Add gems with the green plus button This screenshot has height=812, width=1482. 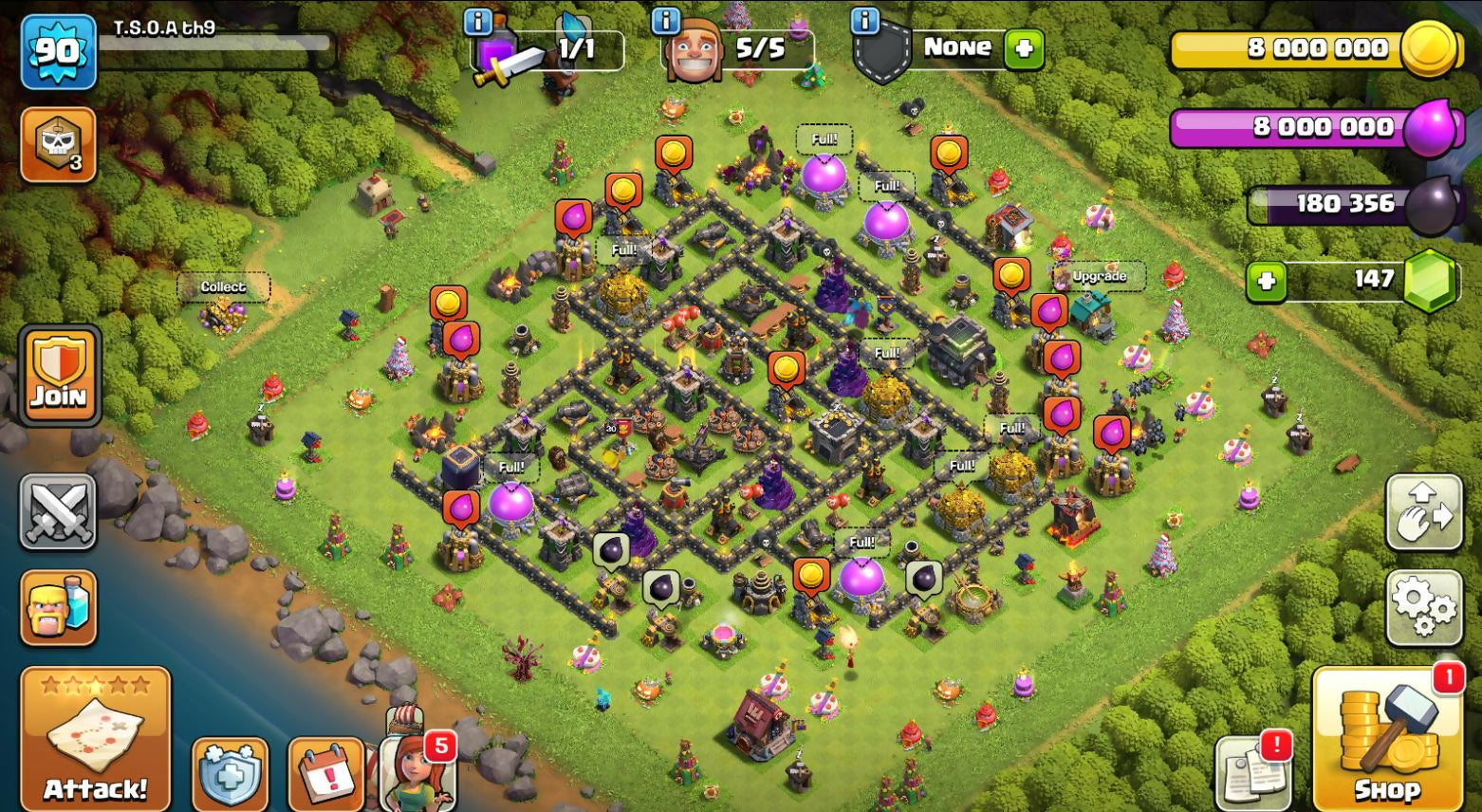[1267, 281]
